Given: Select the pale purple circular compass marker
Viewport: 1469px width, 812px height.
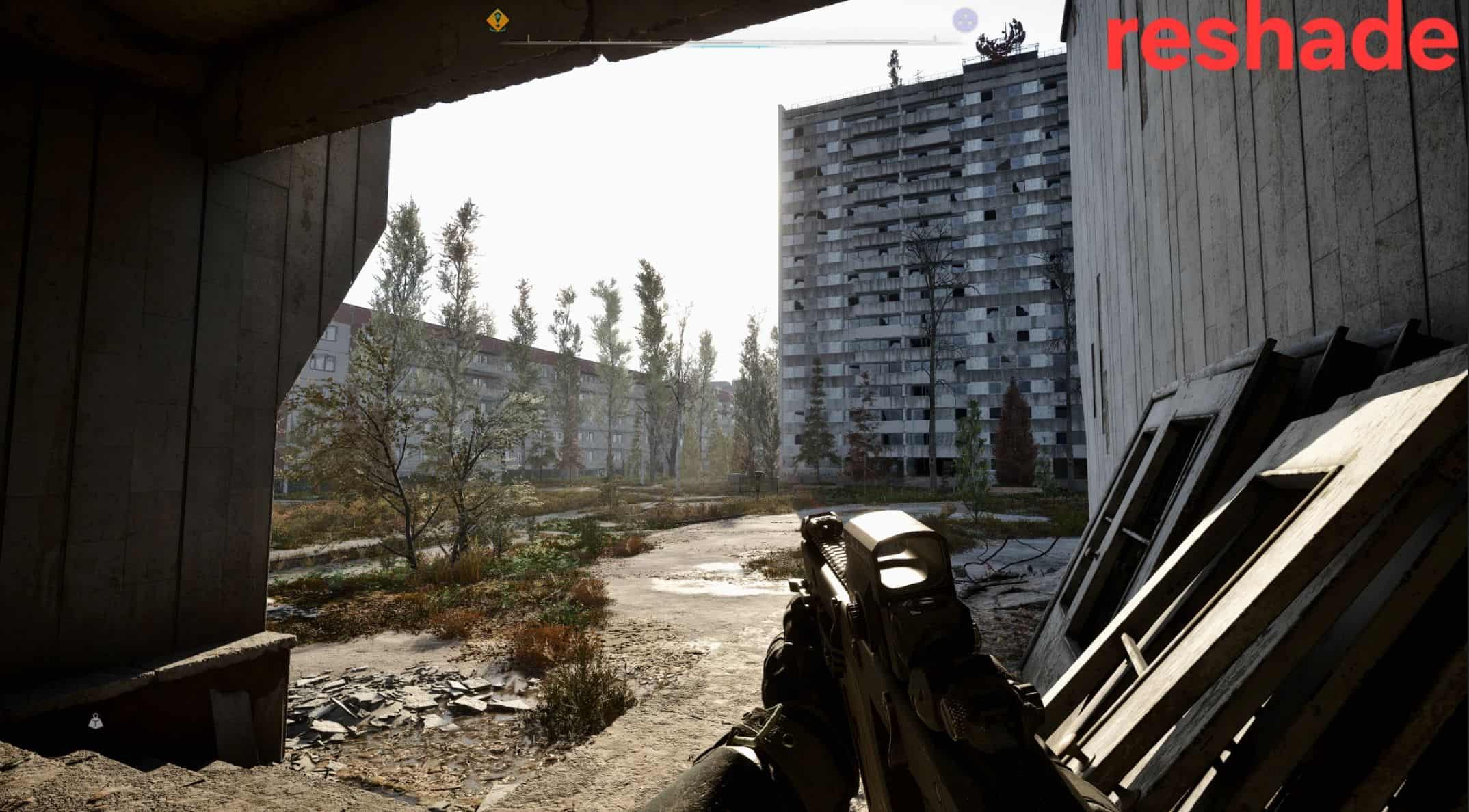Looking at the screenshot, I should (964, 20).
